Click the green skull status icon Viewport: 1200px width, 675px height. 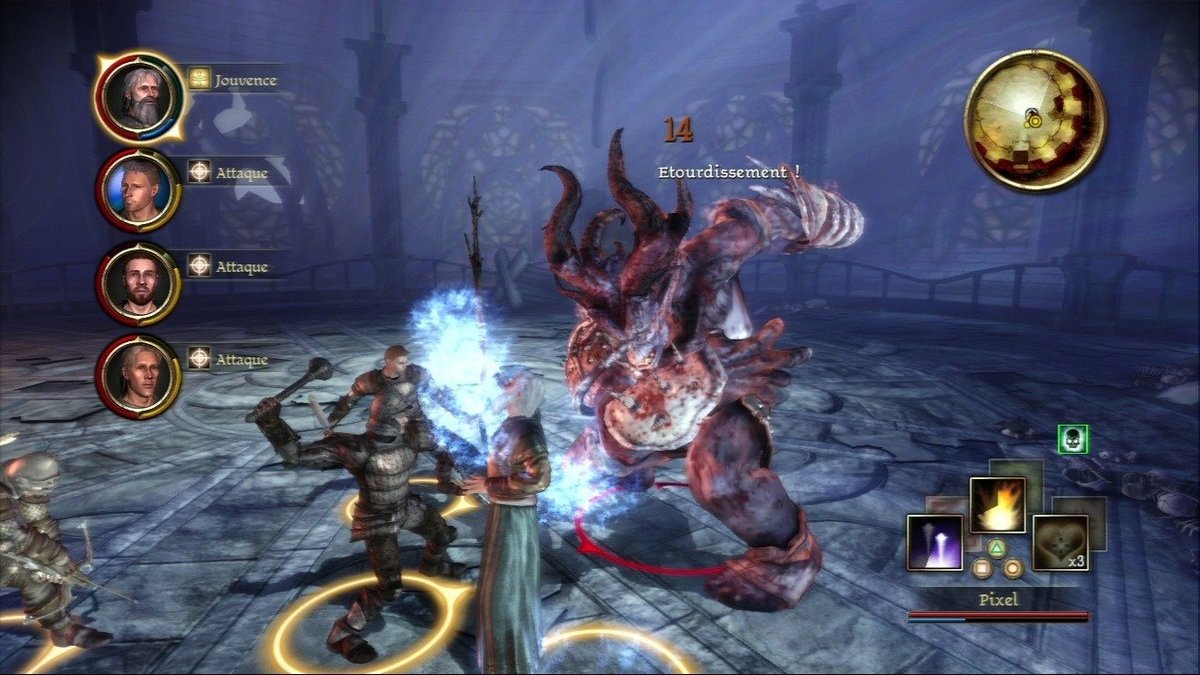click(x=1072, y=439)
